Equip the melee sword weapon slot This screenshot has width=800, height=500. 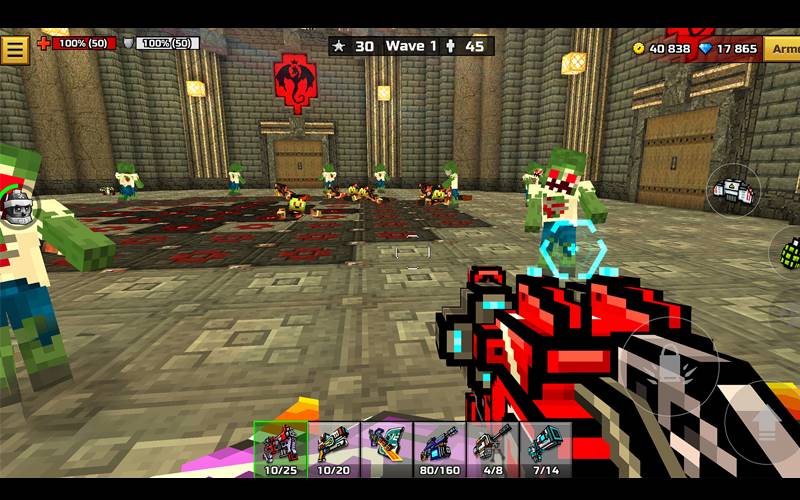click(x=385, y=448)
